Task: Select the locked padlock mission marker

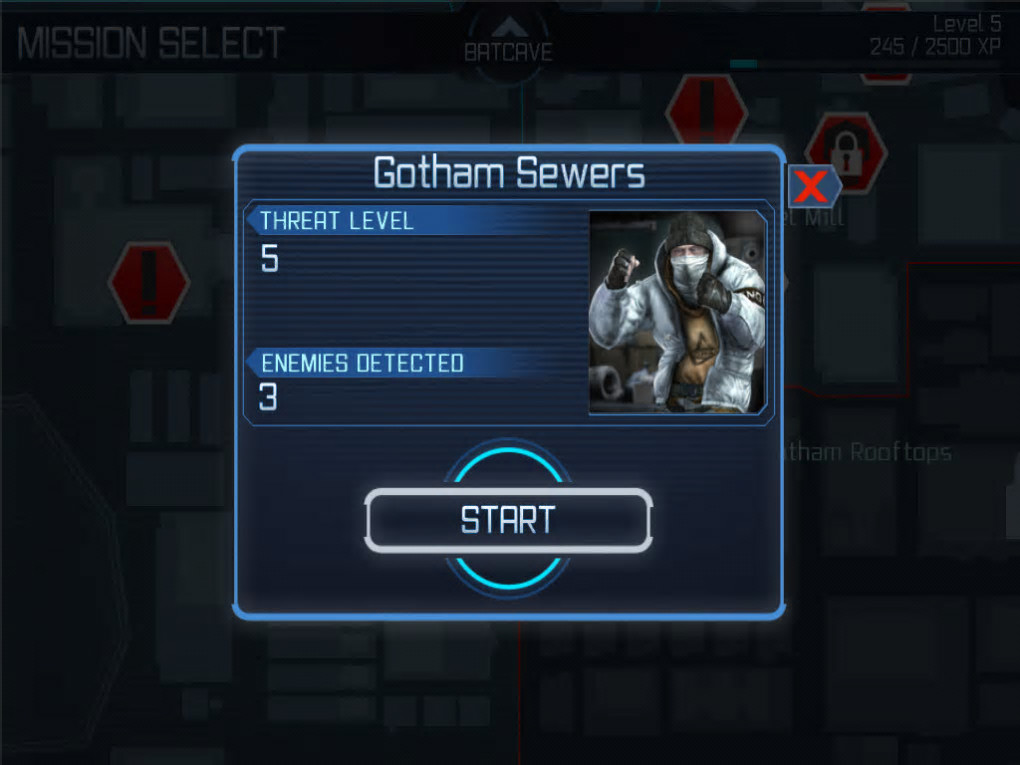Action: pos(847,152)
